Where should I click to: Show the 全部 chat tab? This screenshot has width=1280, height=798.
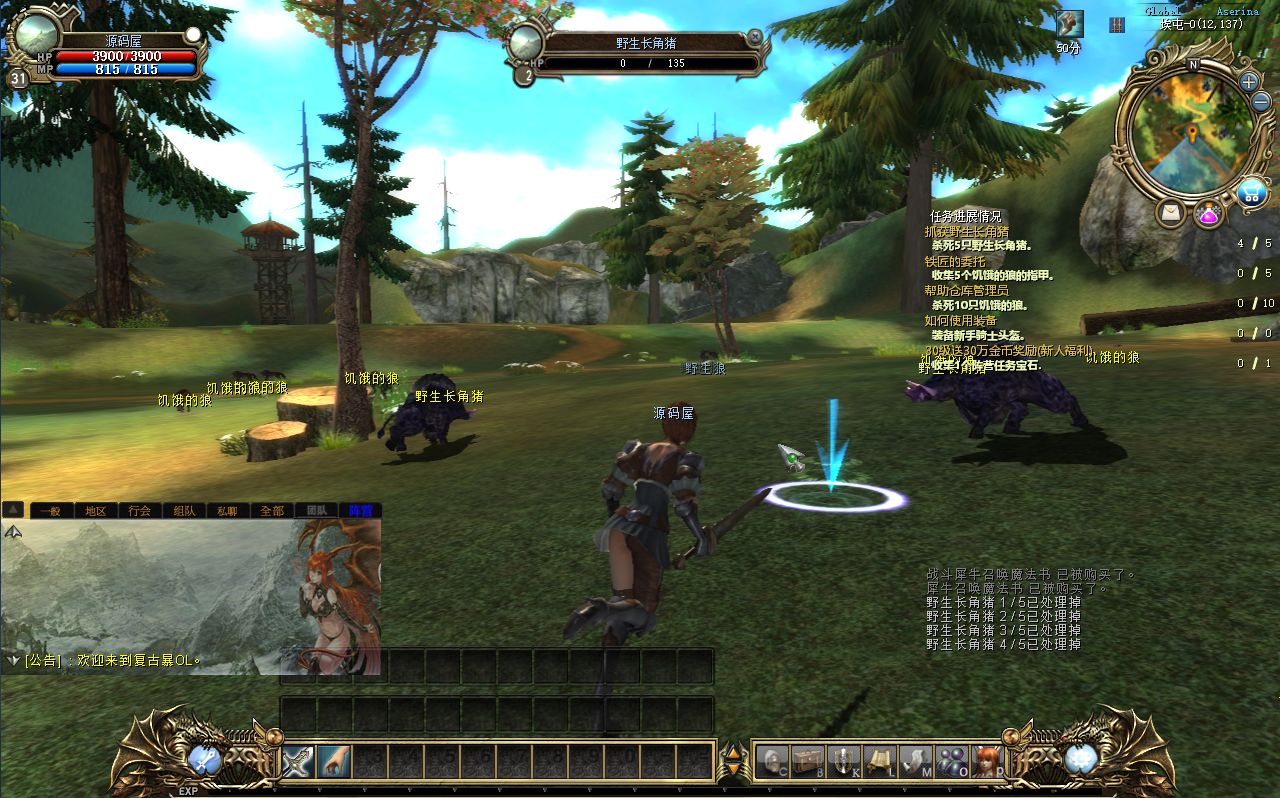point(272,510)
